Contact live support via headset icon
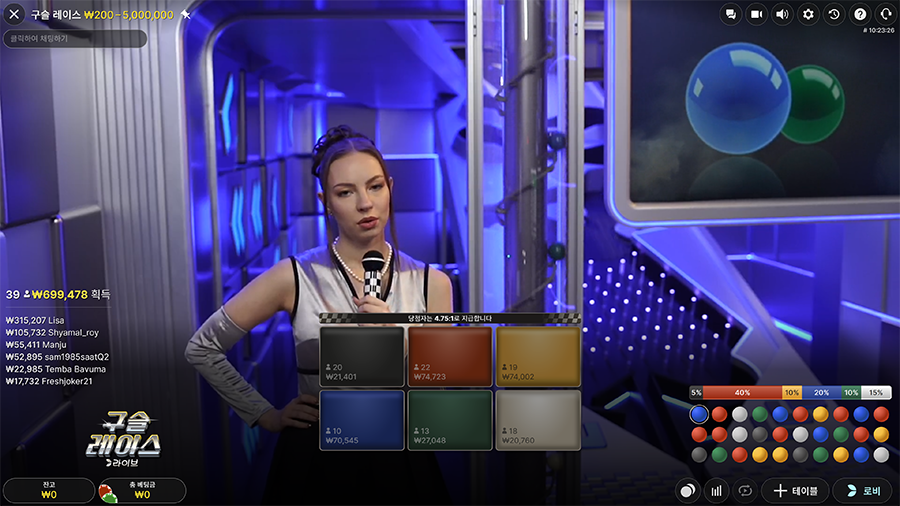The width and height of the screenshot is (900, 506). coord(886,14)
